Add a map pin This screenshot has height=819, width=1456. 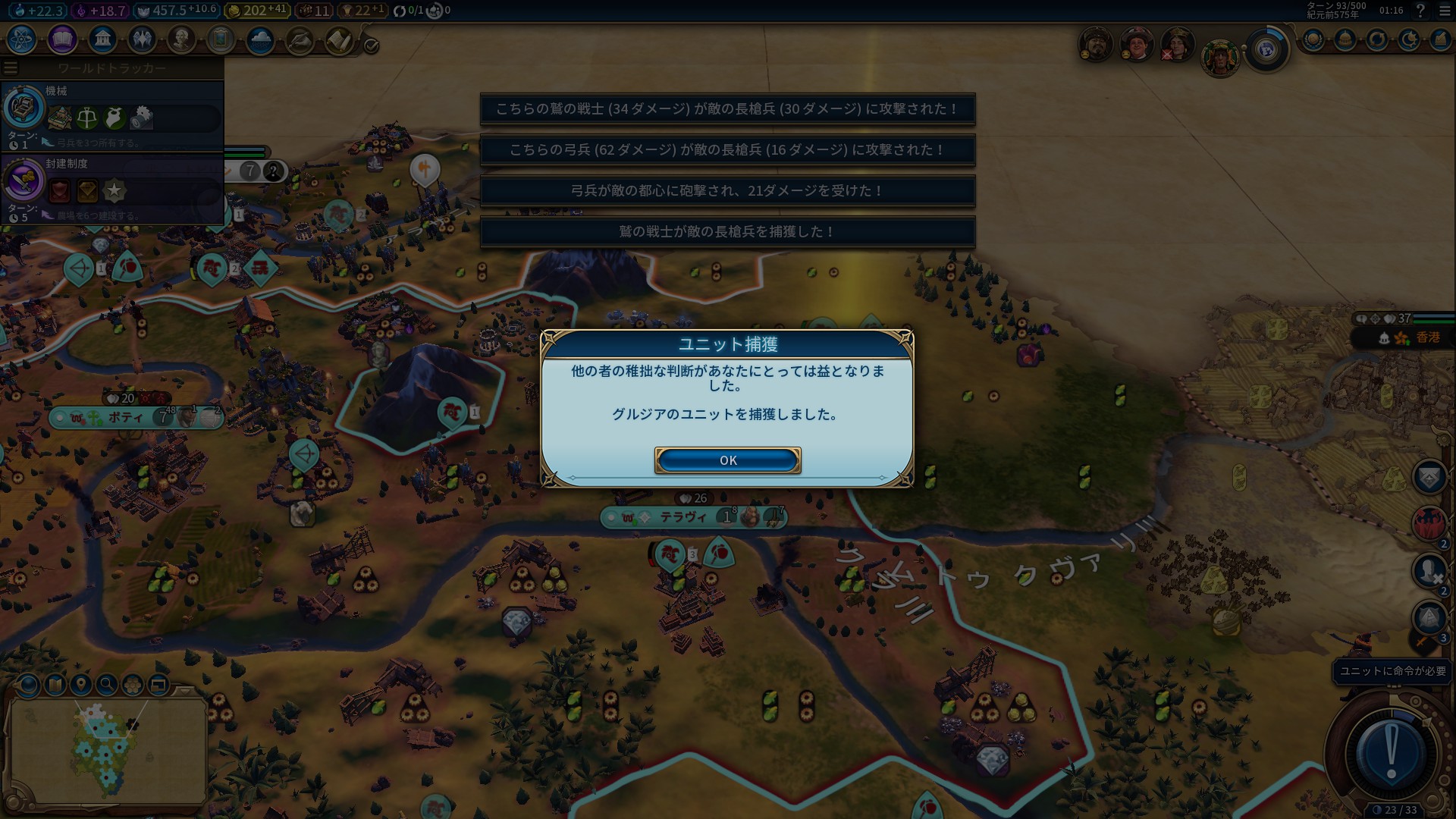(x=81, y=685)
